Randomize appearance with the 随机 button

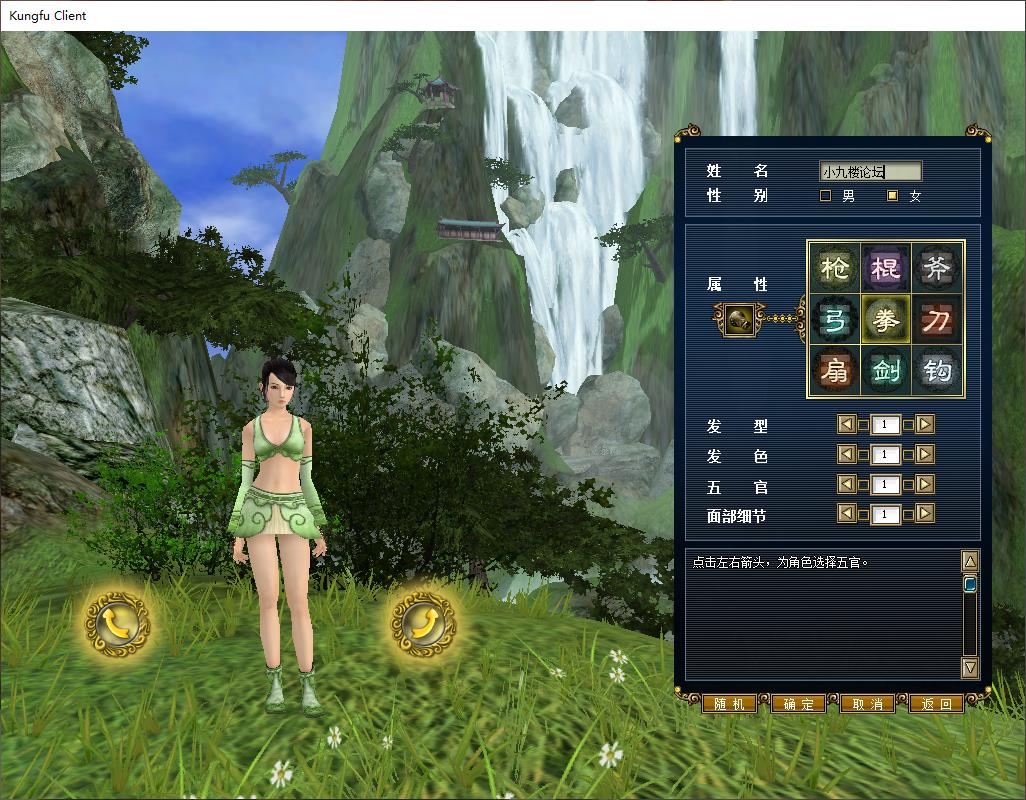coord(729,704)
